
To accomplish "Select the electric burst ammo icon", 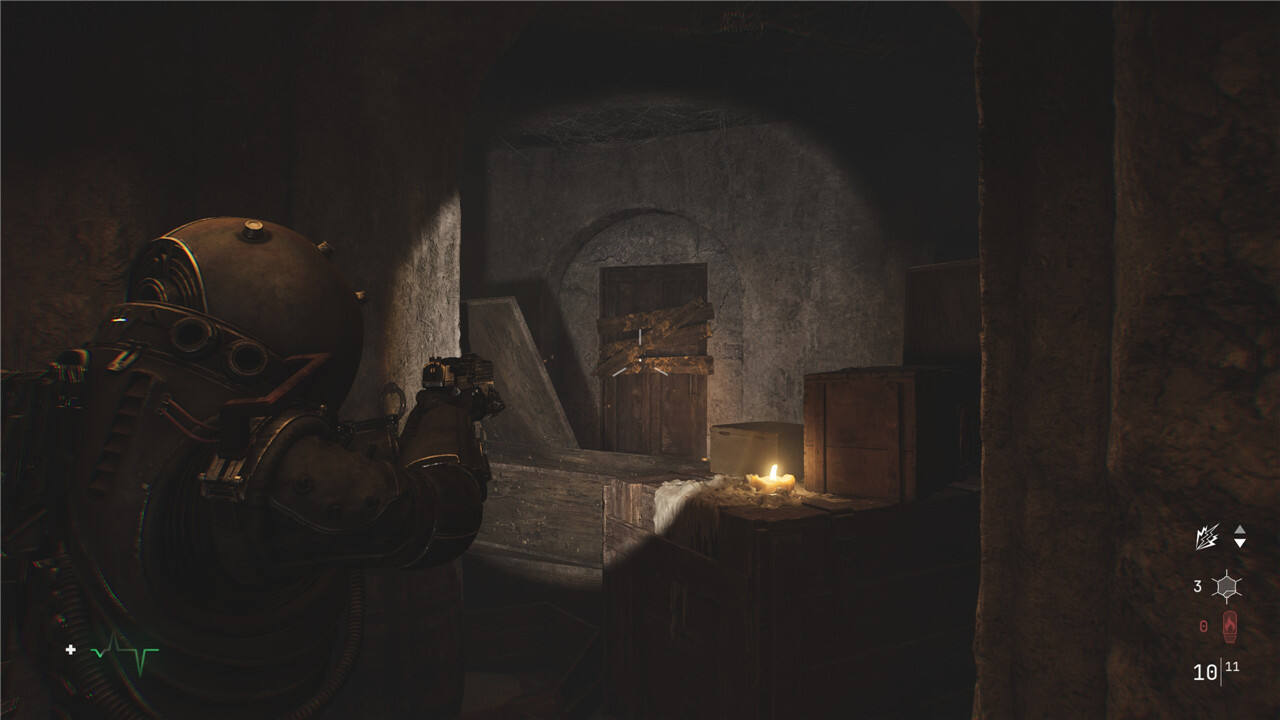I will click(1207, 538).
